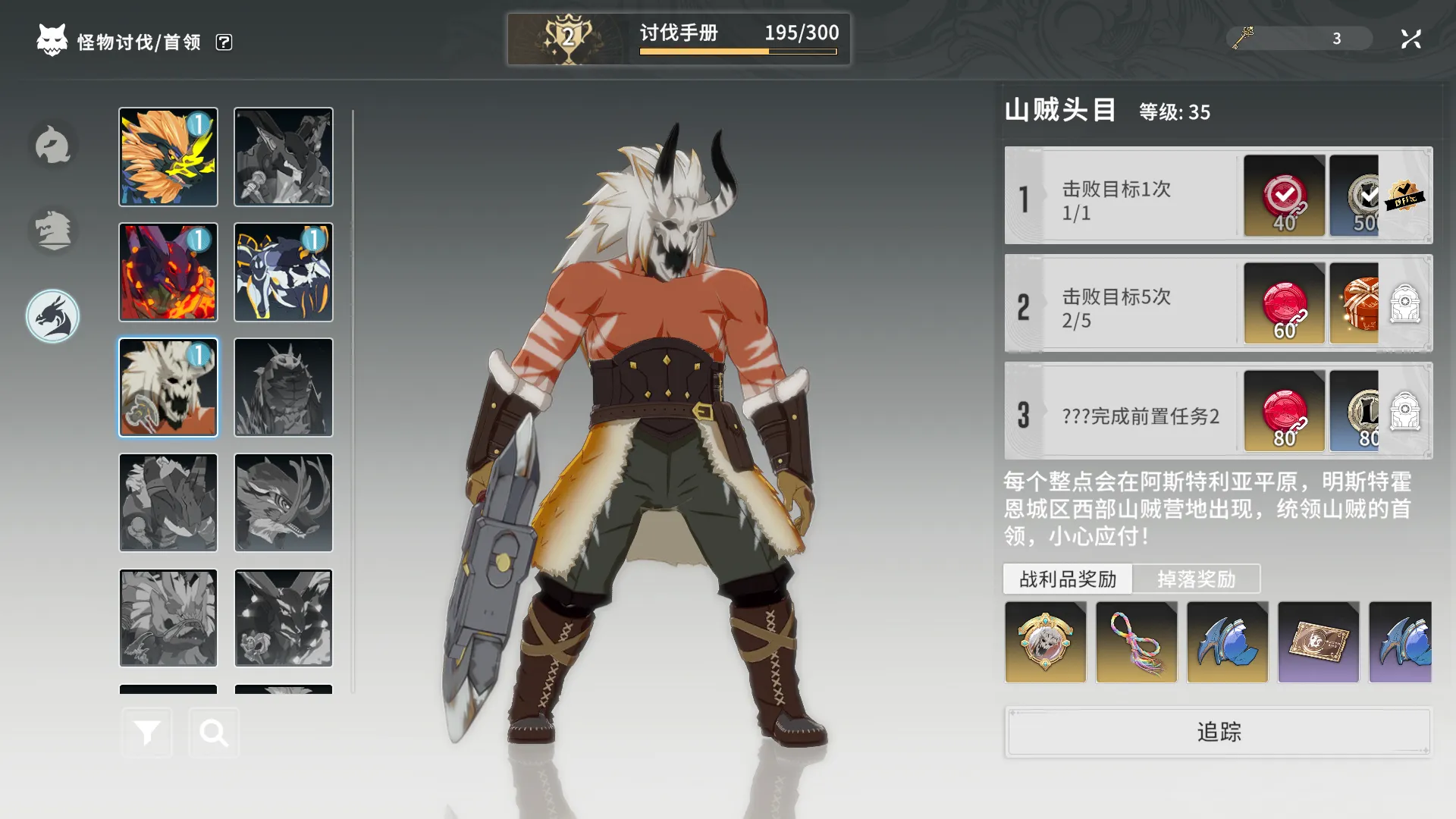Open the magnifier search button
This screenshot has width=1456, height=819.
214,733
